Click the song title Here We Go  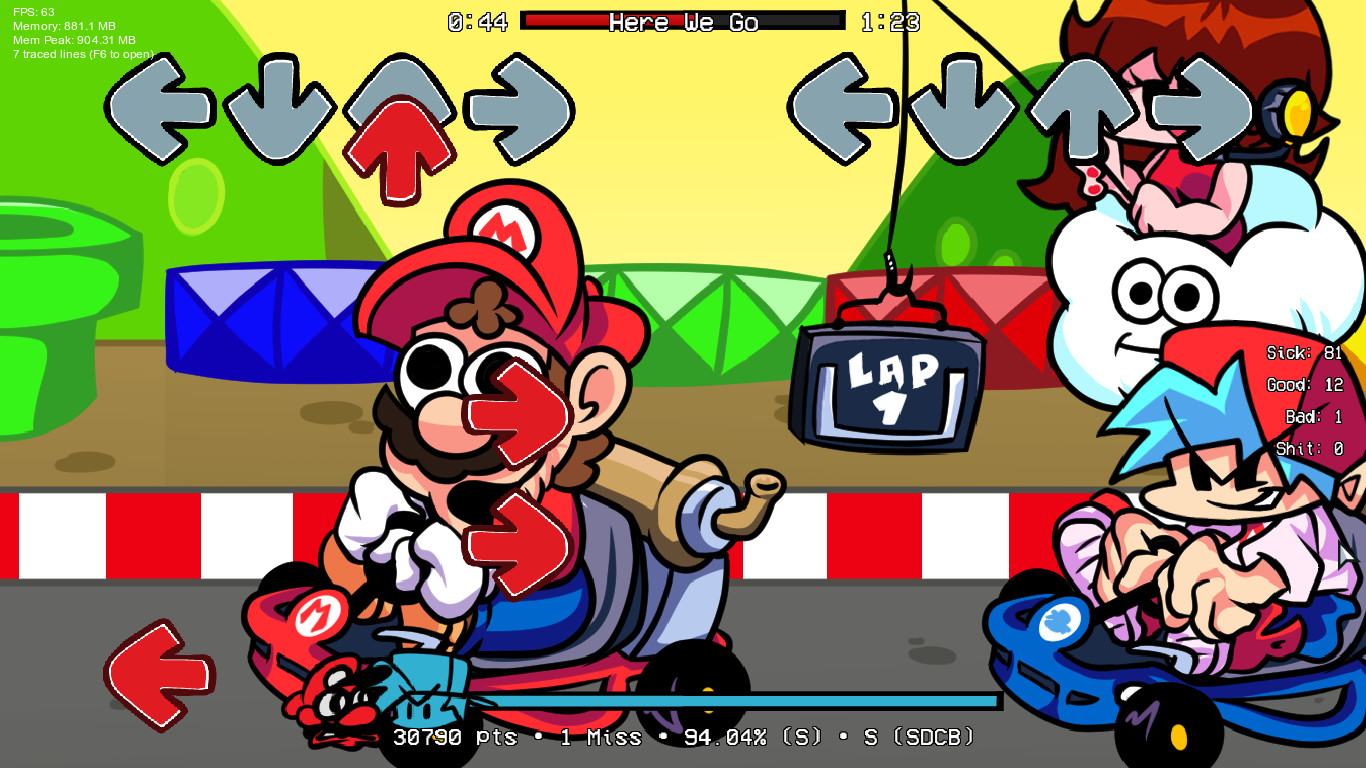[x=683, y=22]
